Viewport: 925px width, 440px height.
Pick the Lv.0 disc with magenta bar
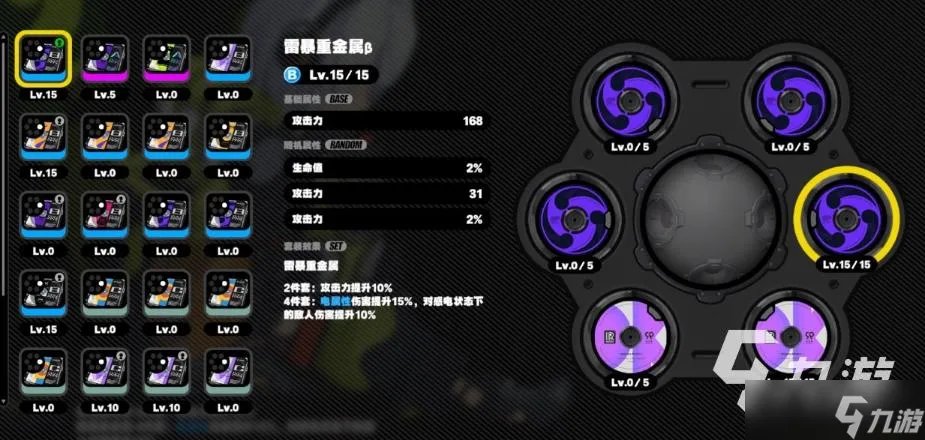(x=165, y=58)
